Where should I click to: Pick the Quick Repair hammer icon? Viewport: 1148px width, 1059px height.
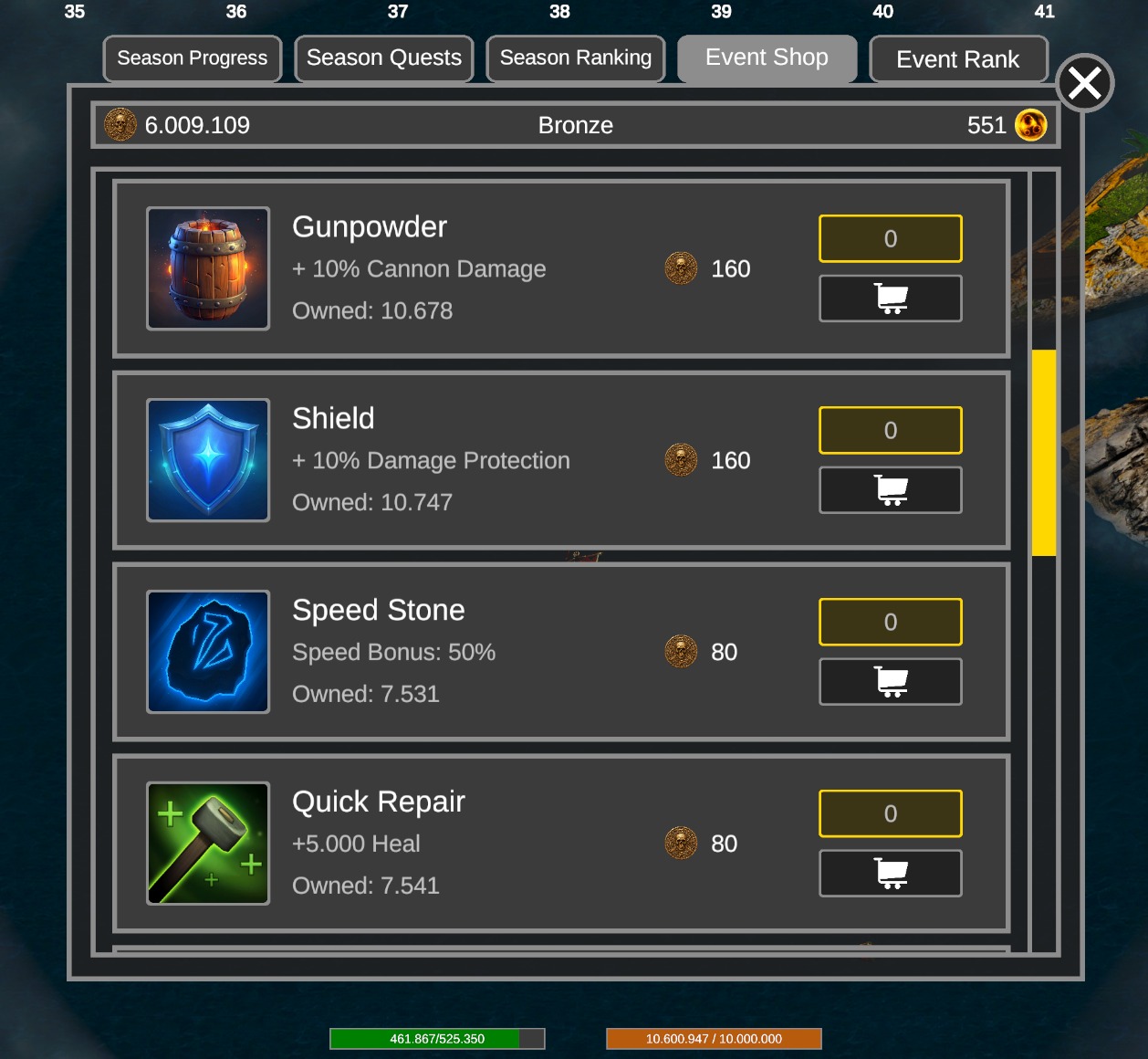pos(208,844)
